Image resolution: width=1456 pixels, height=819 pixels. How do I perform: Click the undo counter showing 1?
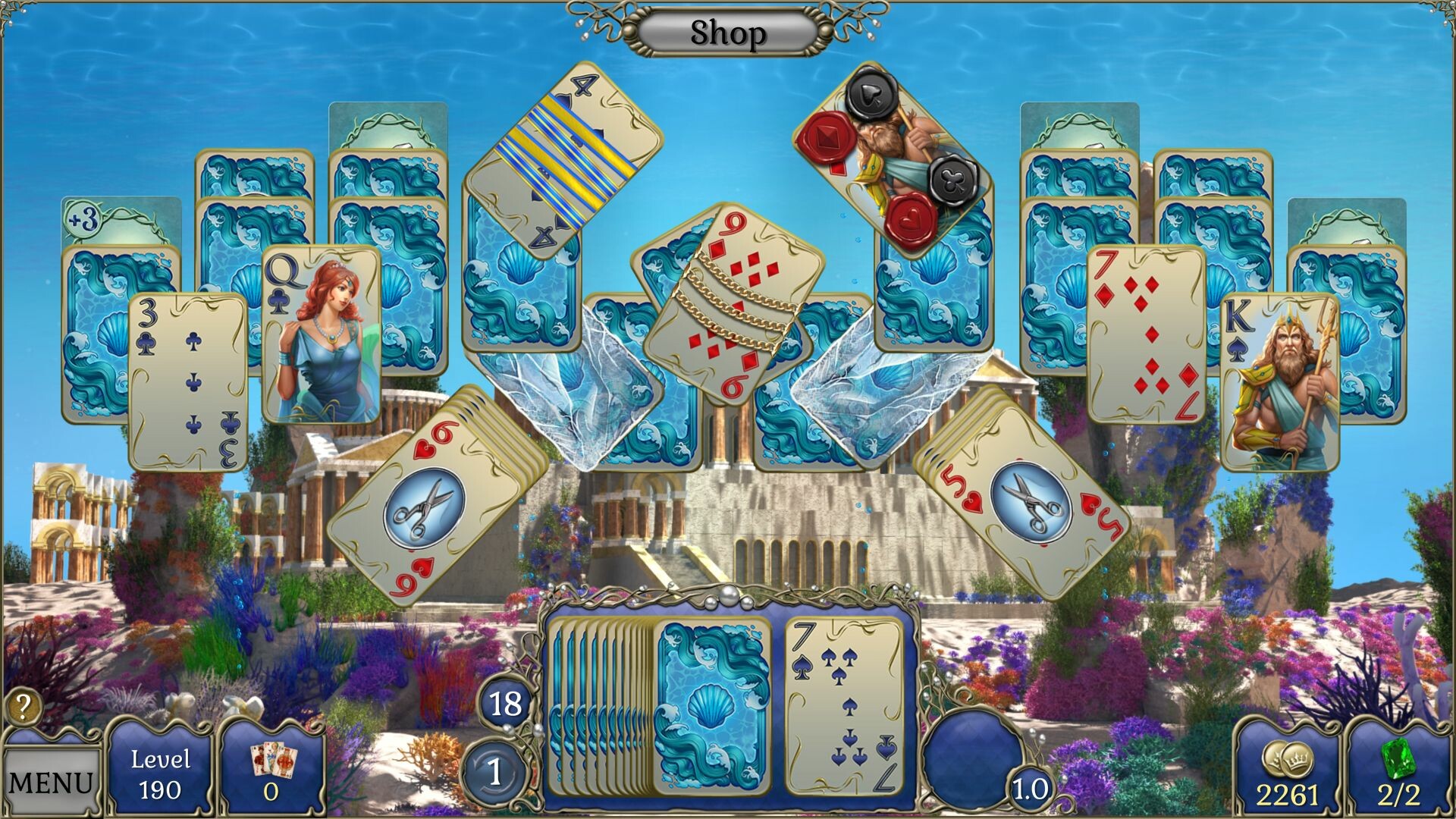(494, 769)
